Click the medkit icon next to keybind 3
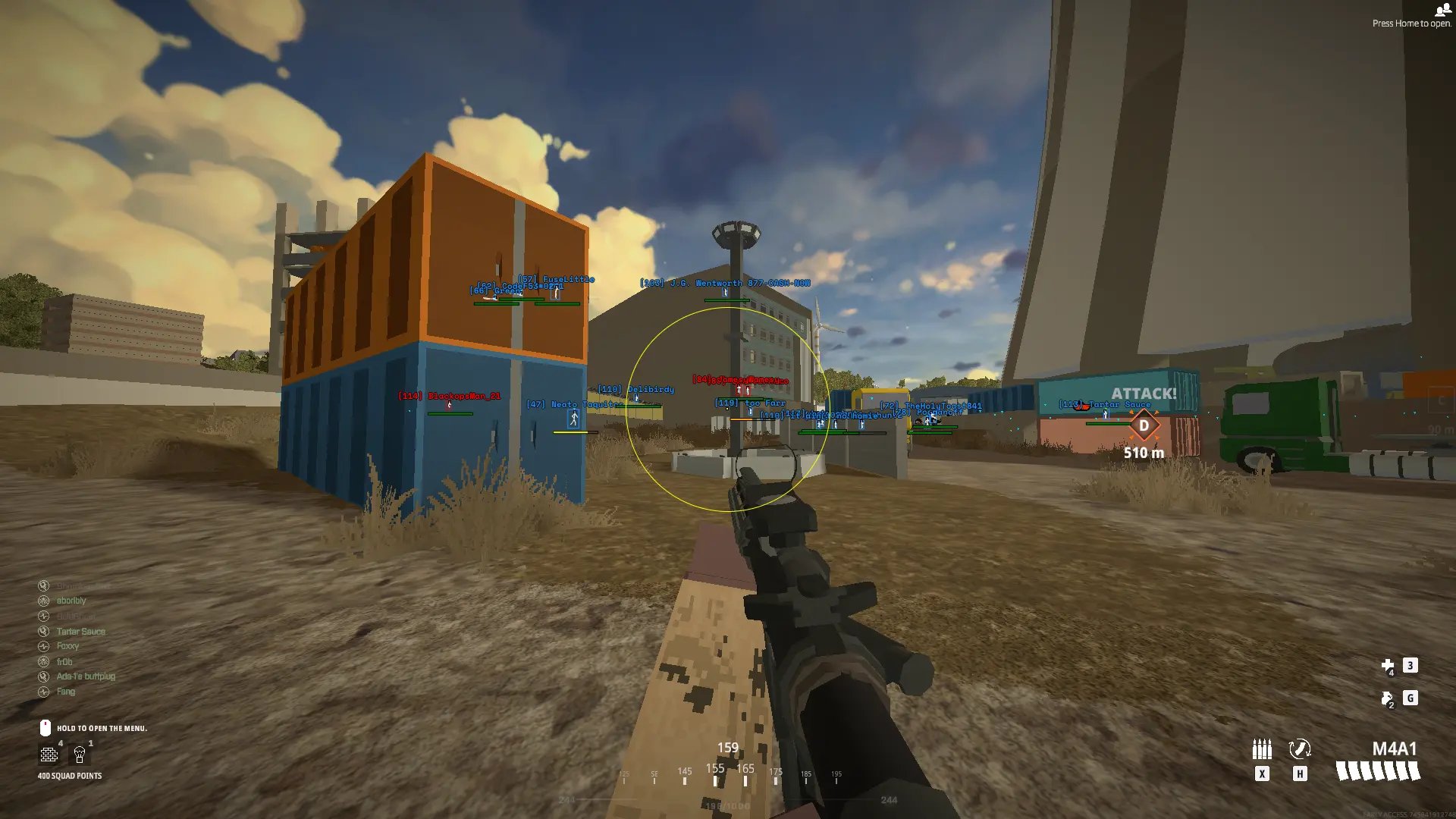The image size is (1456, 819). pyautogui.click(x=1387, y=664)
